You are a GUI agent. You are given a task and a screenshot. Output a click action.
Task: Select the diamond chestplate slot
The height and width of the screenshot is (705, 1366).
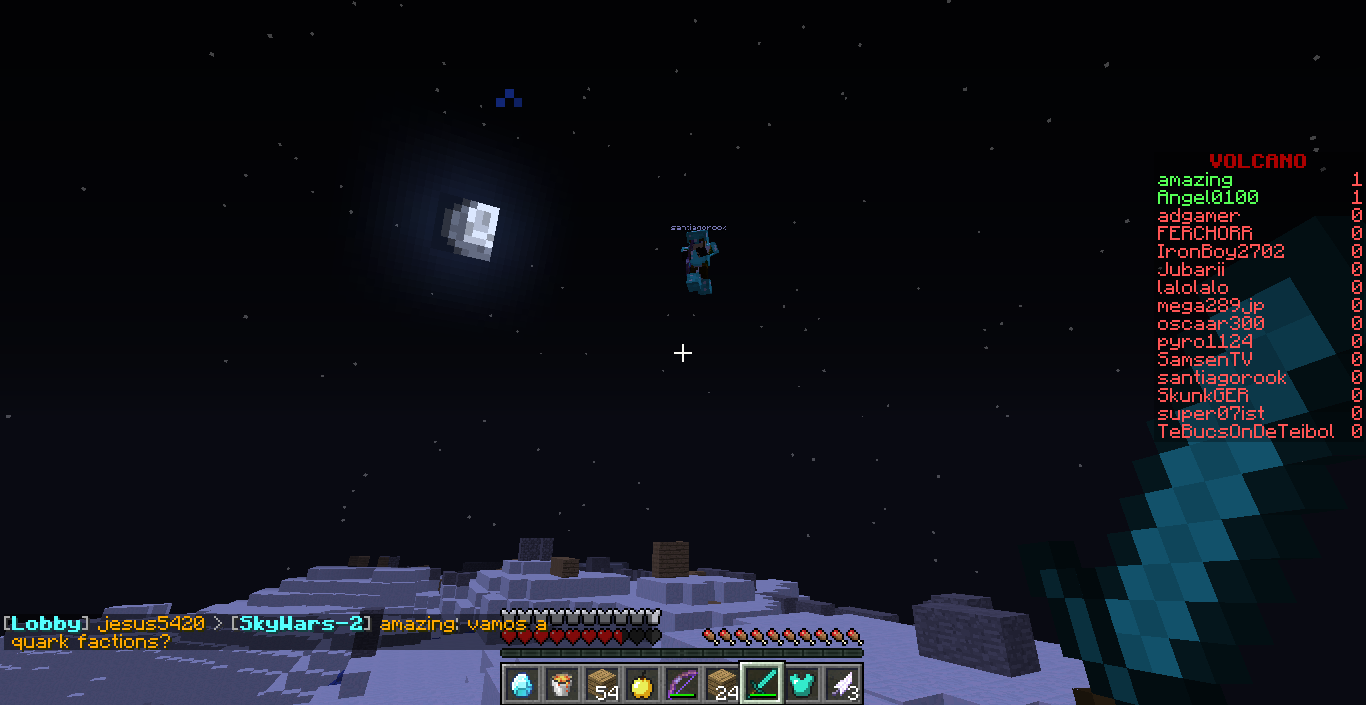pos(802,683)
